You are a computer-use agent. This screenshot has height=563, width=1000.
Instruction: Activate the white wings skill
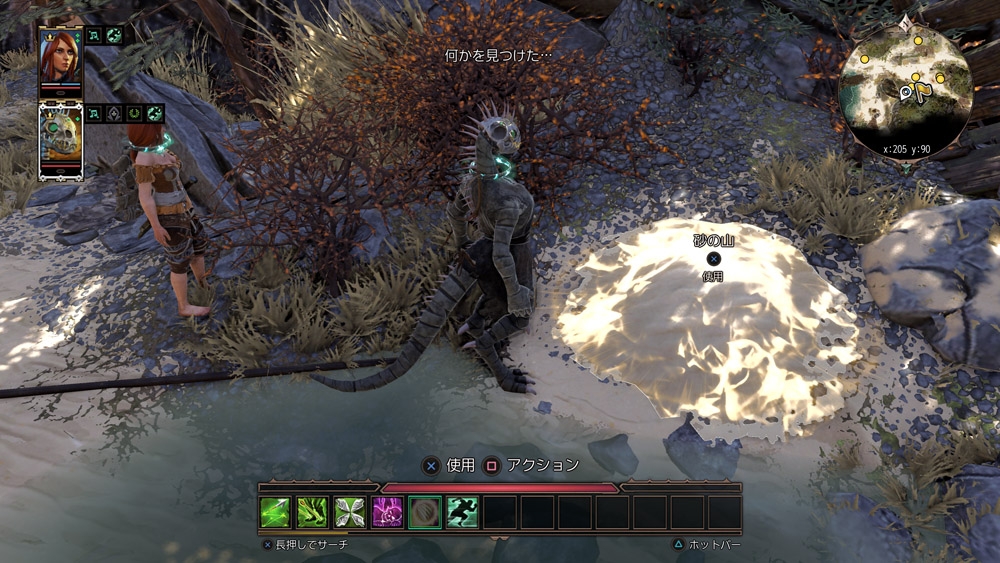[x=349, y=512]
